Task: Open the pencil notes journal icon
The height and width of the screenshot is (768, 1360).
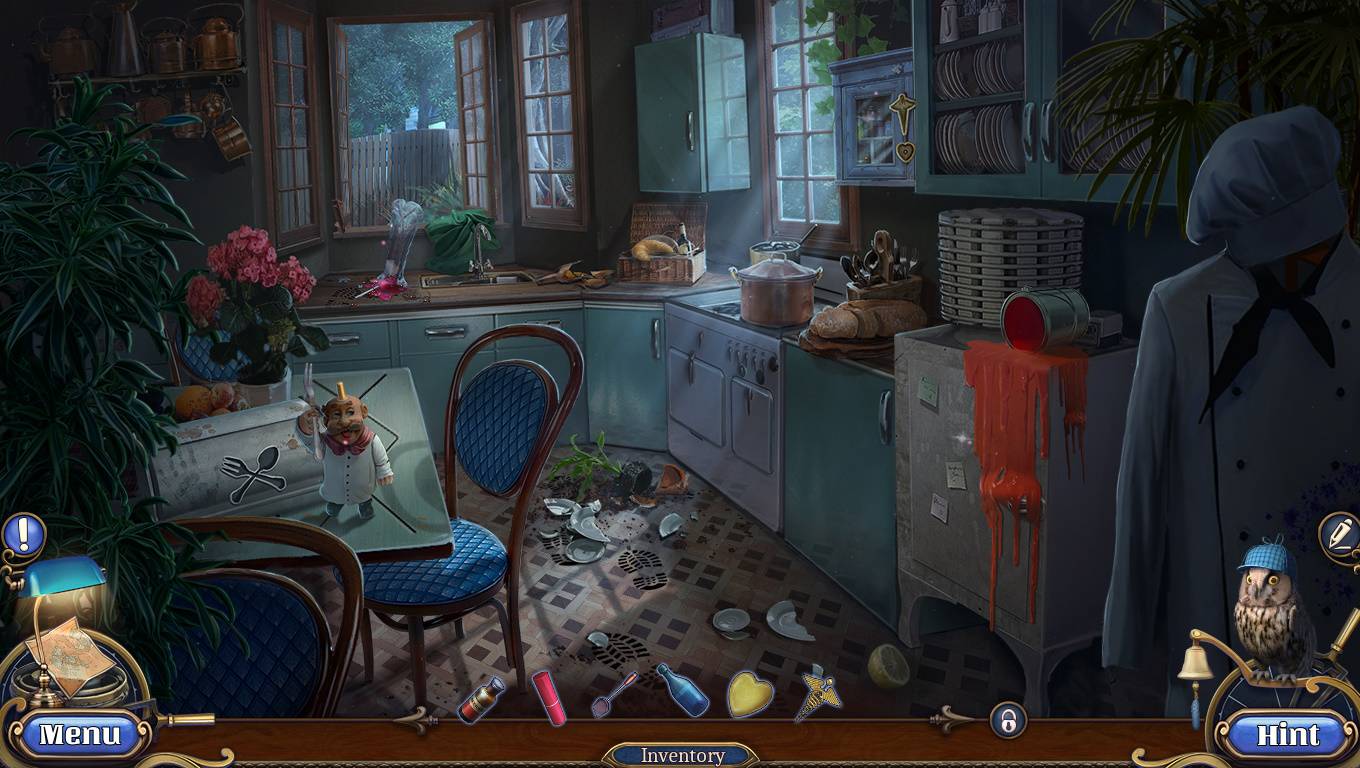Action: (1338, 533)
